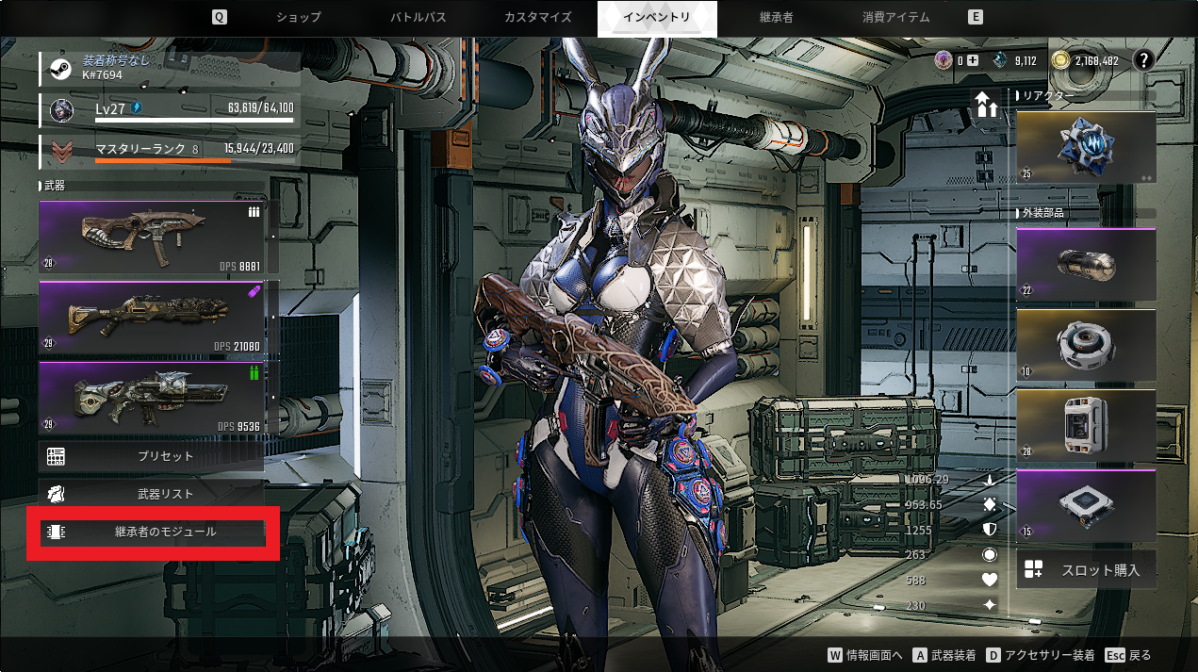Open the help question mark icon

pyautogui.click(x=1144, y=60)
